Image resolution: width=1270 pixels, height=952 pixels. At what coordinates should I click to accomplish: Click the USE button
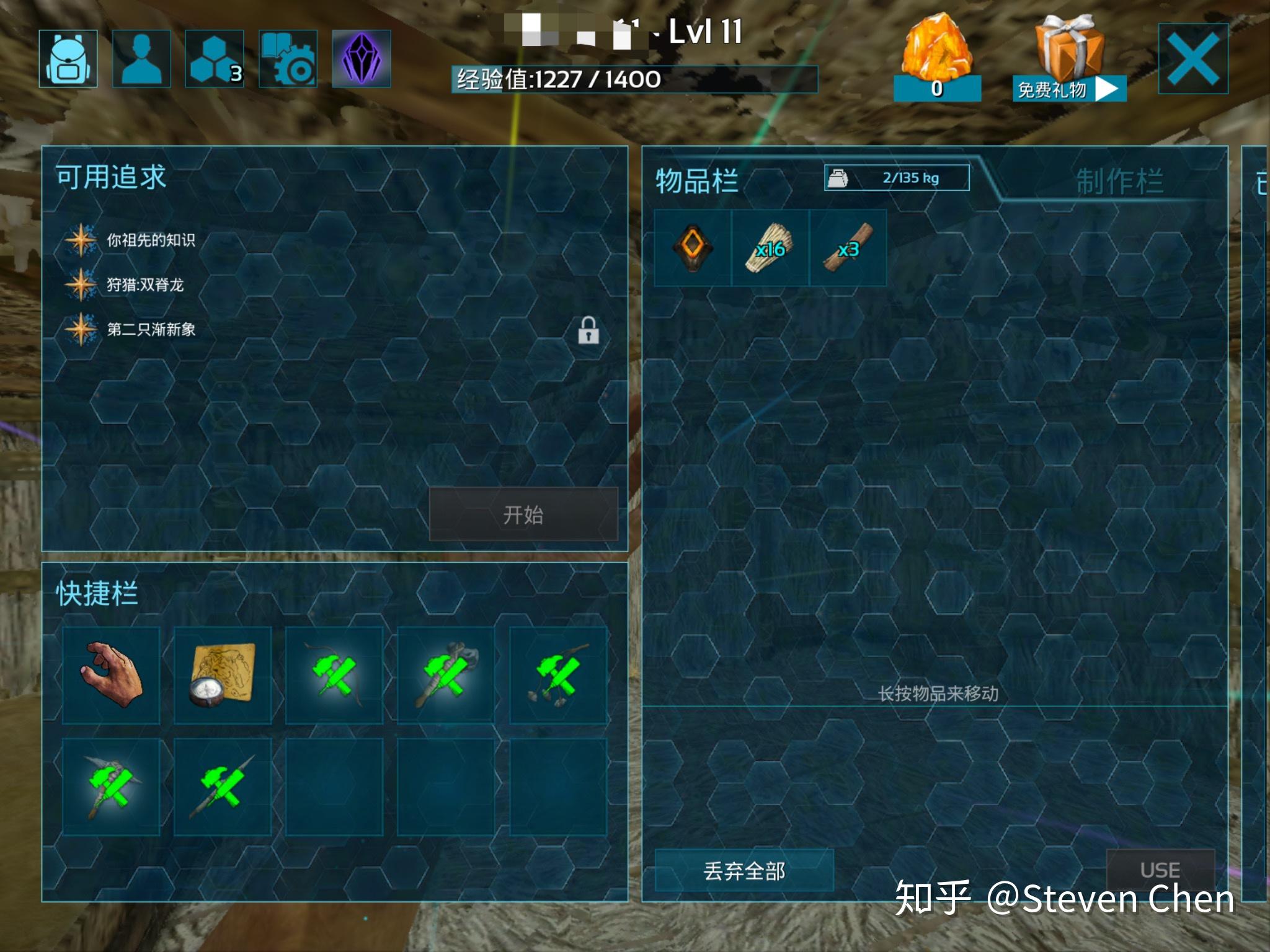pos(1160,870)
